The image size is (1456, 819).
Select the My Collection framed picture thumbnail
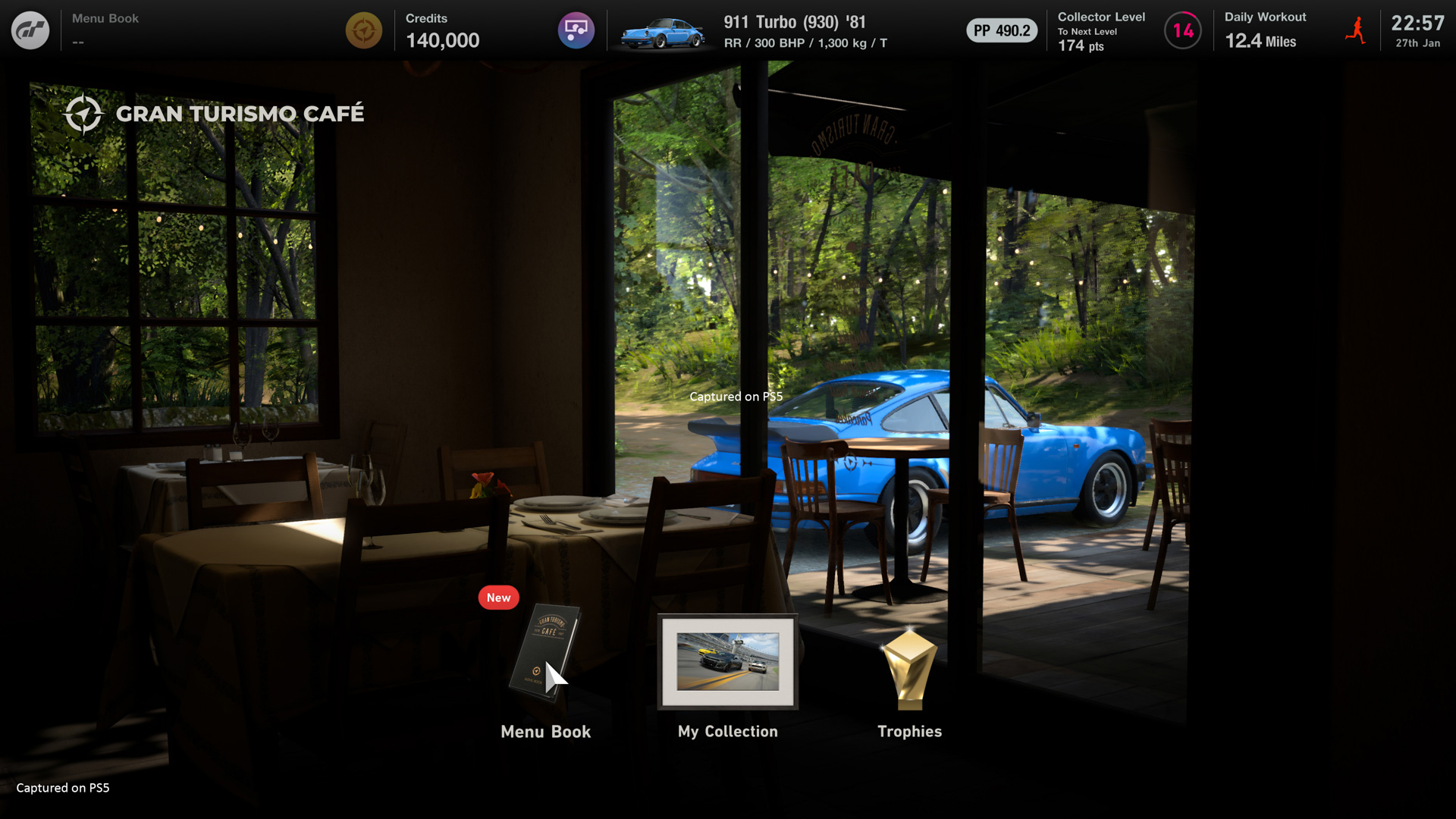click(727, 662)
